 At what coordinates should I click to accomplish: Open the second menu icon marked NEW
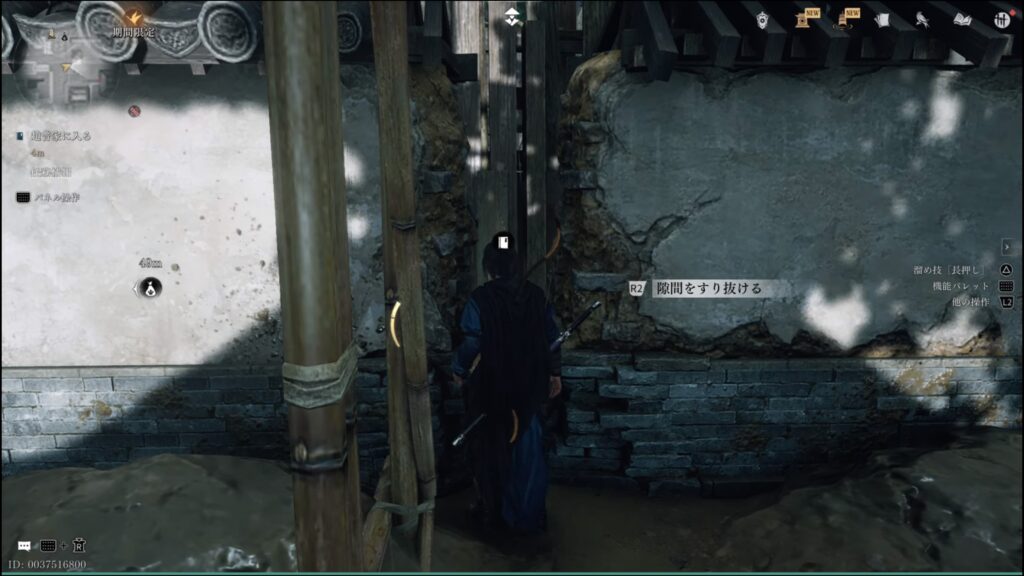pyautogui.click(x=842, y=19)
